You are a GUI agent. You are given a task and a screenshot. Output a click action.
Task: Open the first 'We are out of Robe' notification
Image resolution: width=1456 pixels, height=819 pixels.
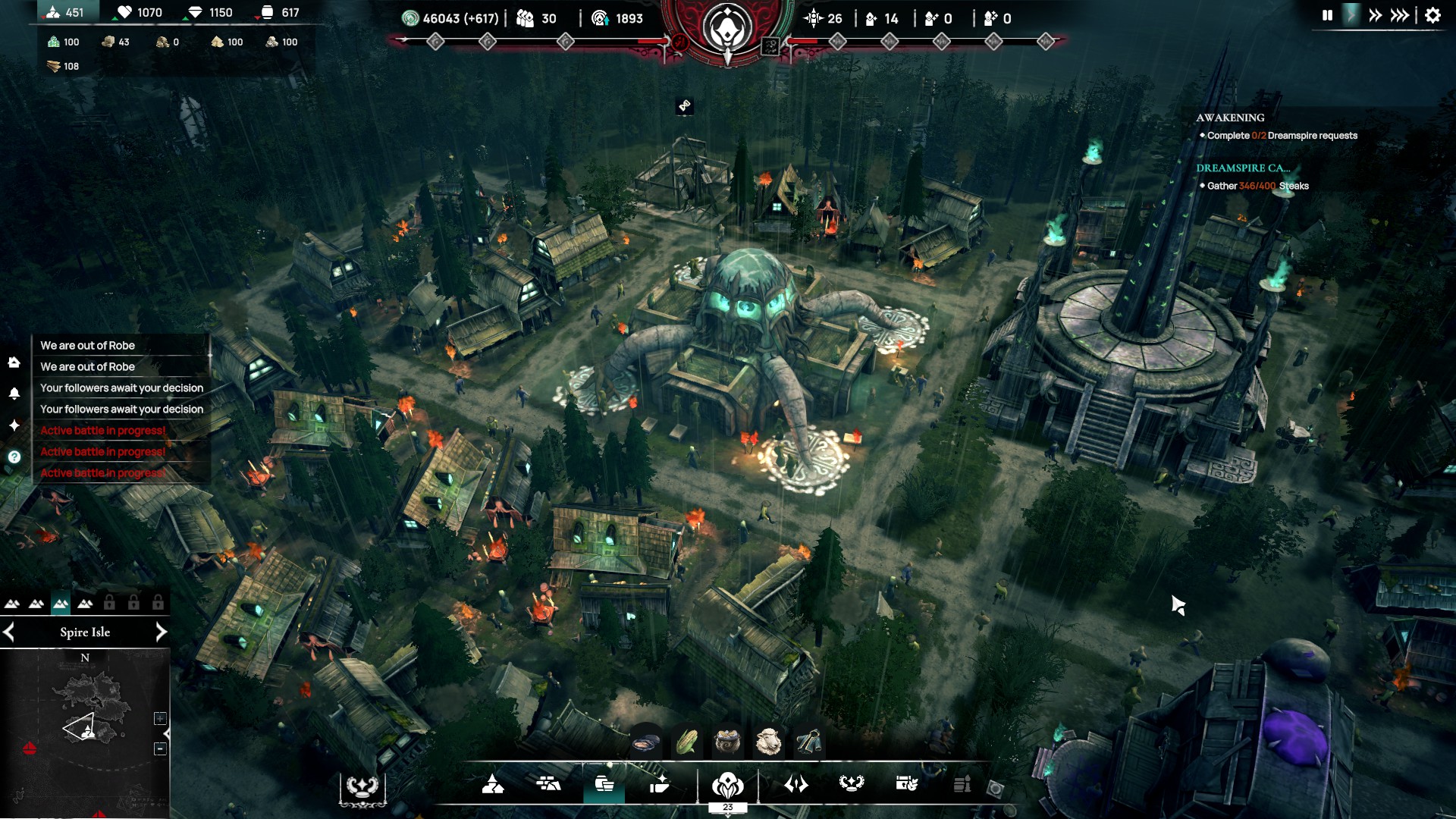coord(88,345)
